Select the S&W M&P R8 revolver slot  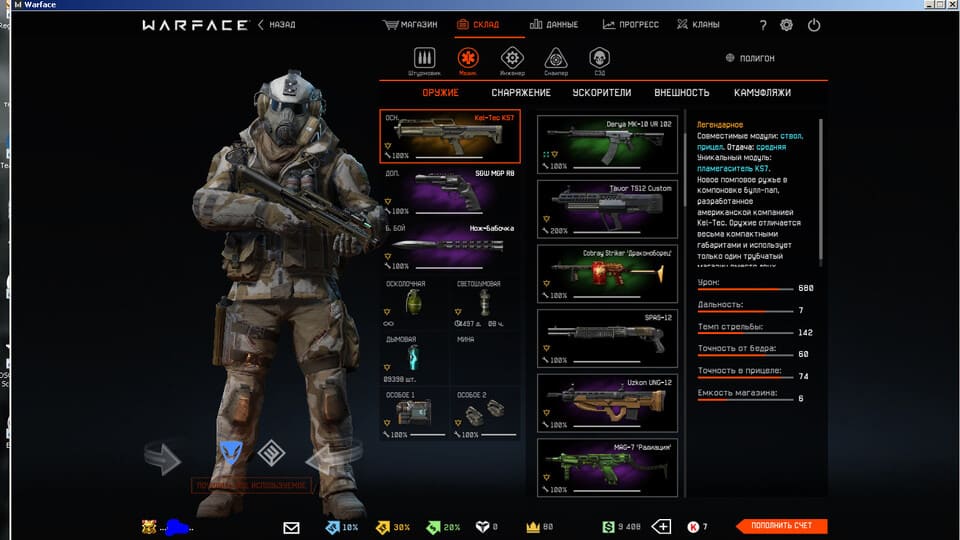pyautogui.click(x=450, y=191)
